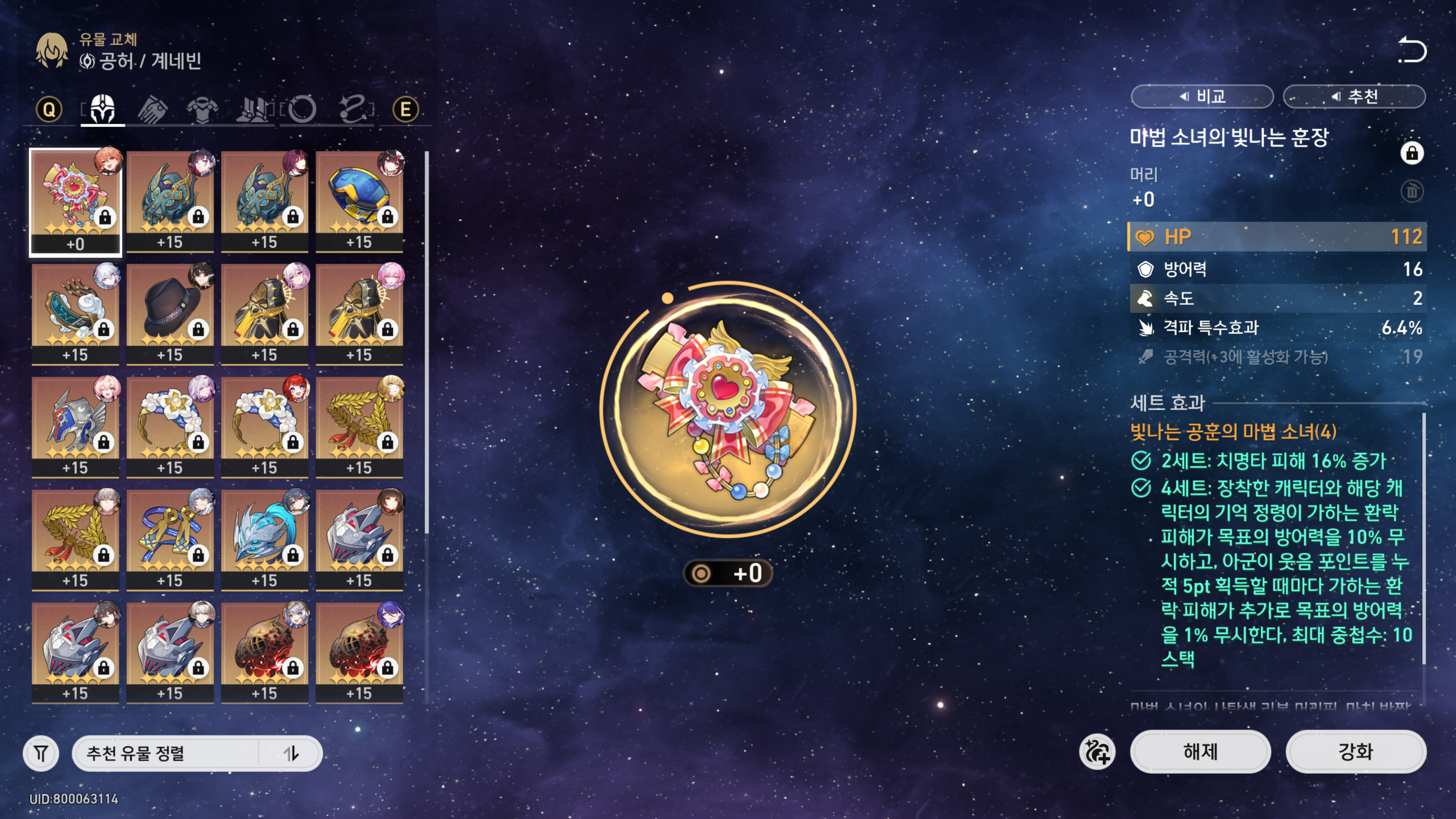Image resolution: width=1456 pixels, height=819 pixels.
Task: Switch to the feet boots relic tab
Action: coord(253,108)
